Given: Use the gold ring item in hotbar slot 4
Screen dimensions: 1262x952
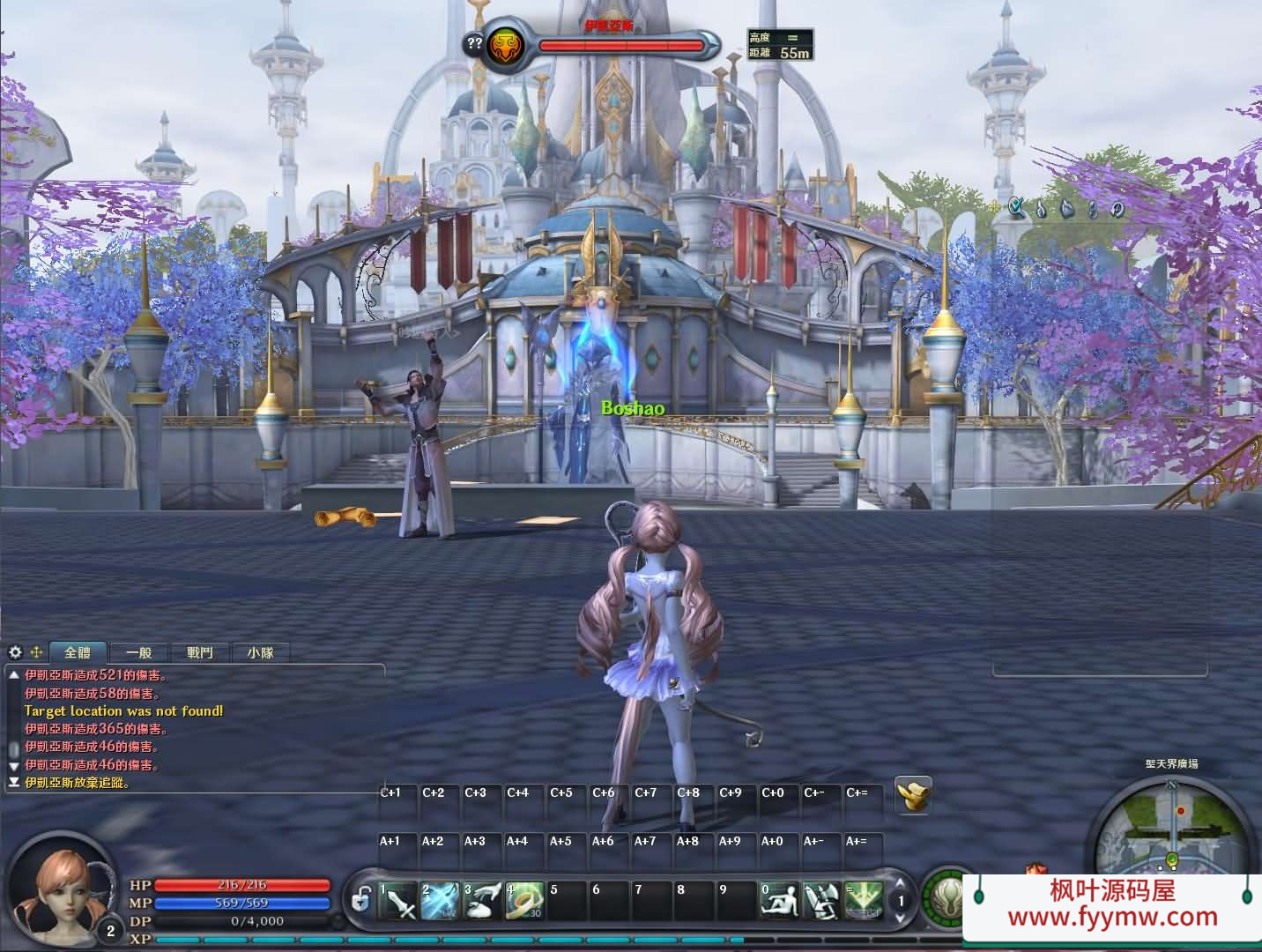Looking at the screenshot, I should click(525, 901).
